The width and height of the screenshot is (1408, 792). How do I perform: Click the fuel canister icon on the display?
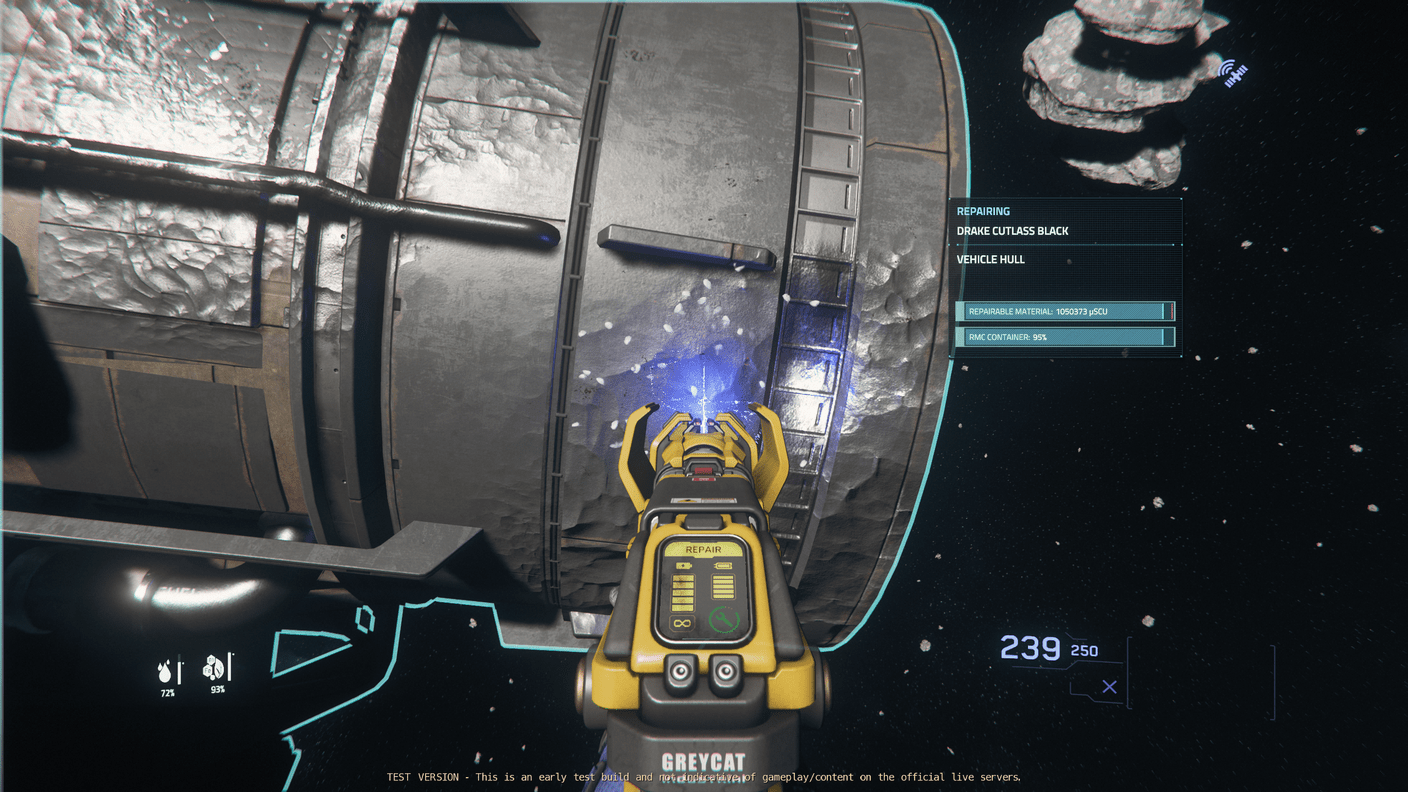pyautogui.click(x=723, y=564)
